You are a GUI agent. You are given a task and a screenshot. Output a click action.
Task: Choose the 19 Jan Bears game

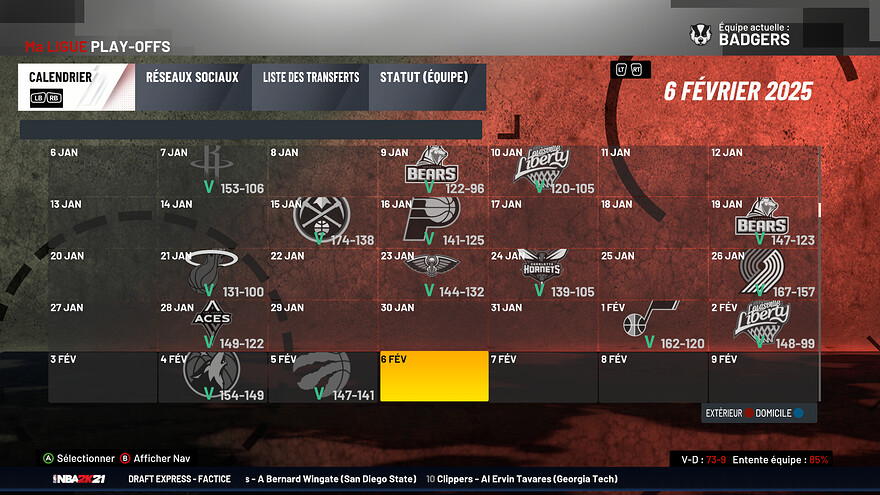[763, 223]
